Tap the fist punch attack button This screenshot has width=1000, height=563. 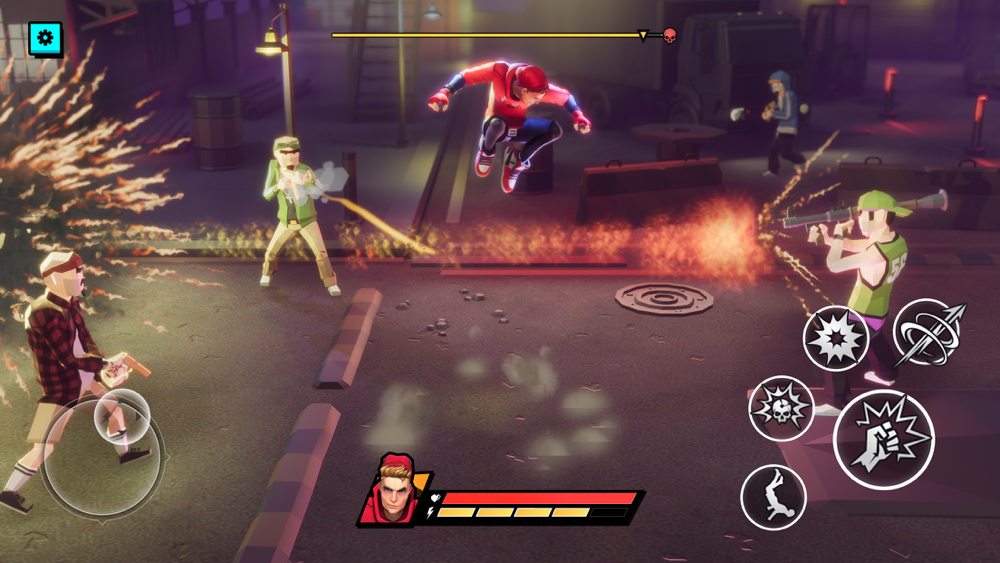tap(883, 440)
